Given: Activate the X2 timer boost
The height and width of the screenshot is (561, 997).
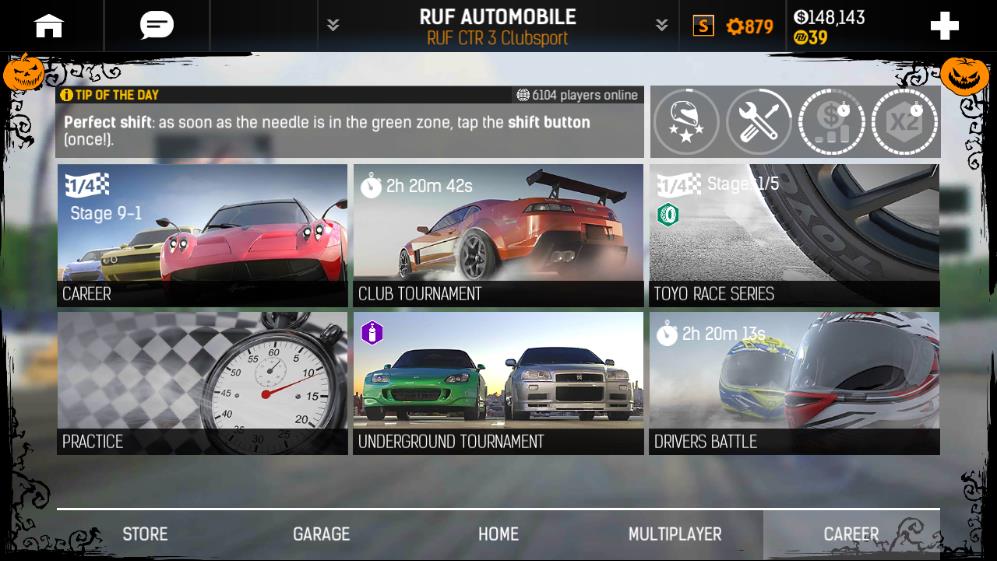Looking at the screenshot, I should 904,122.
